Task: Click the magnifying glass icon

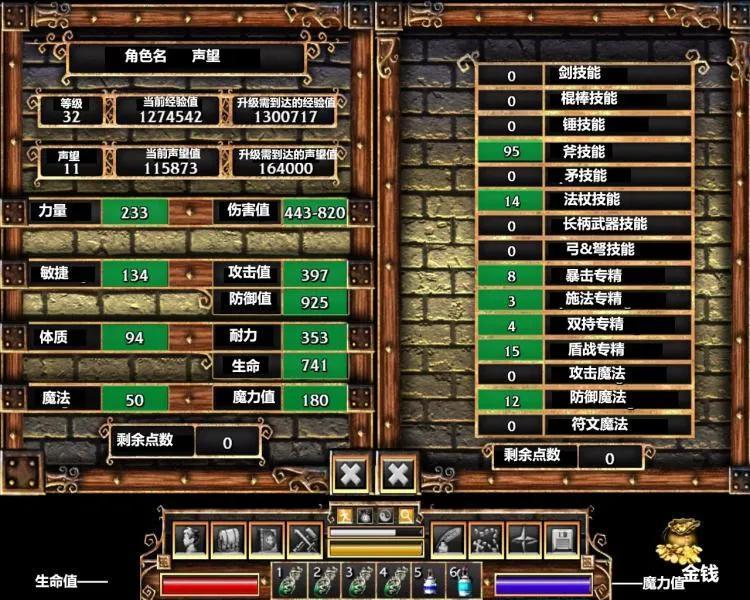Action: 405,516
